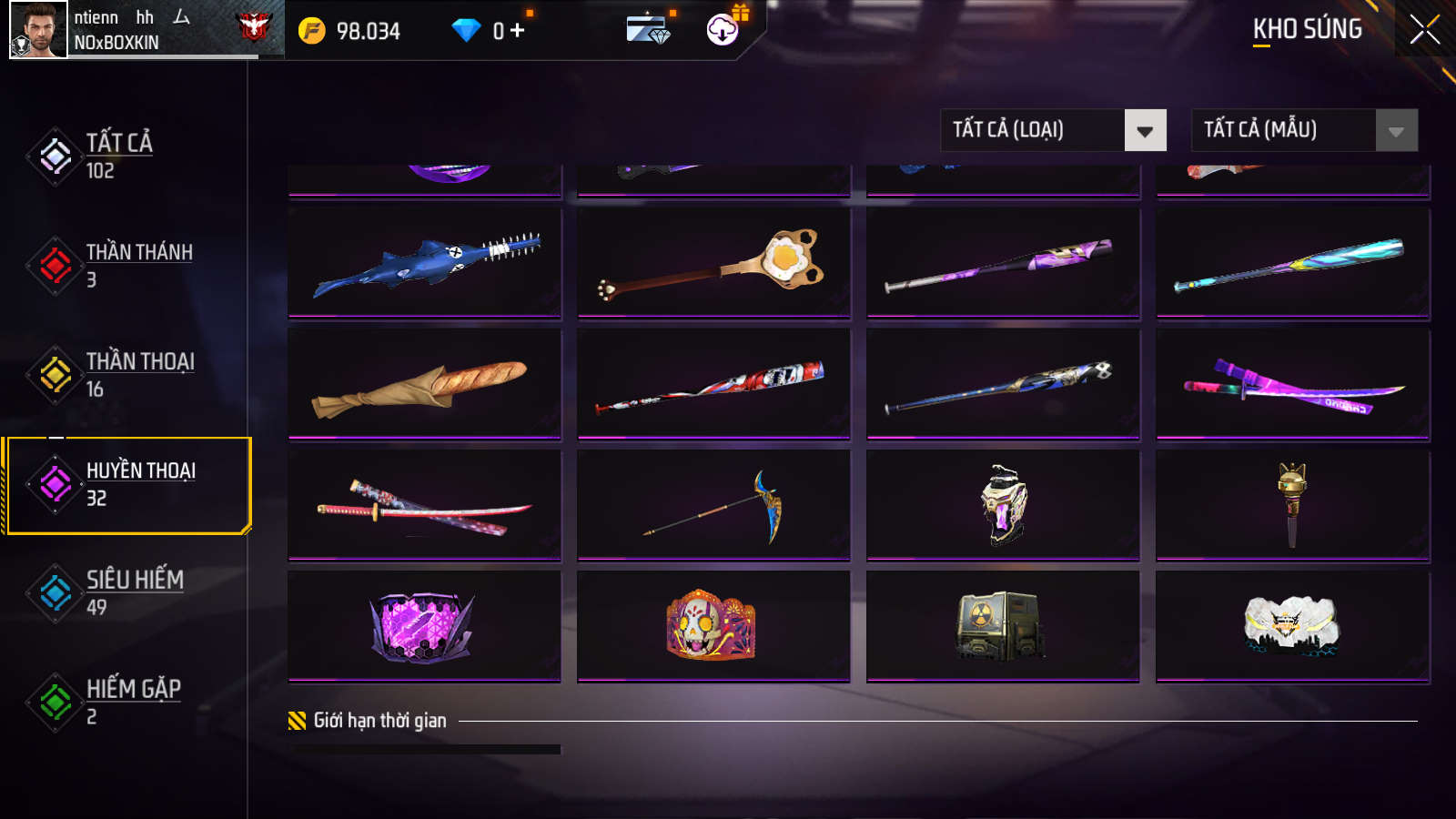1456x819 pixels.
Task: Open the Tất Cả (Mẫu) skin dropdown
Action: [x=1304, y=130]
